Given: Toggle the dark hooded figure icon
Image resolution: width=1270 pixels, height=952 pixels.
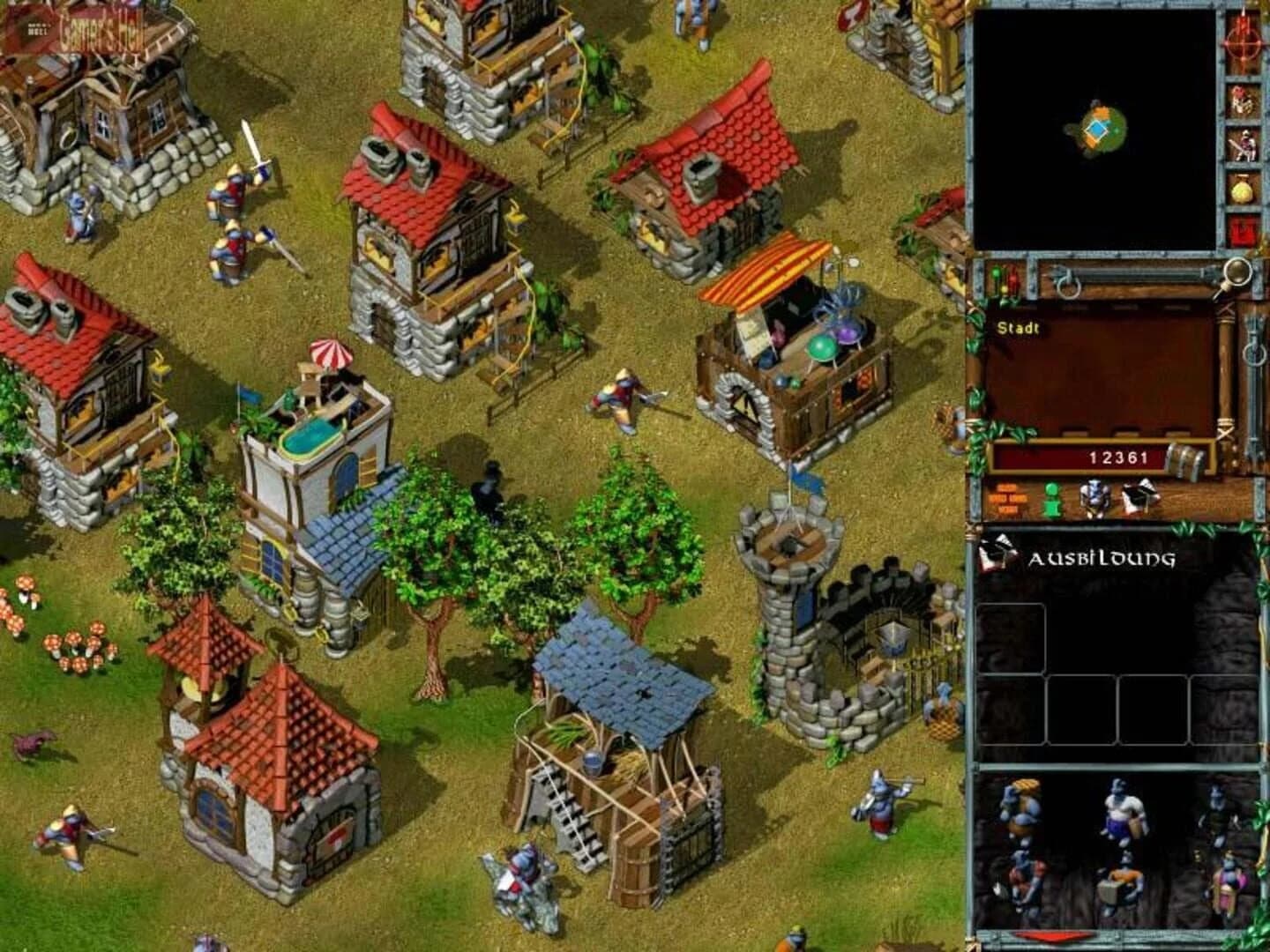Looking at the screenshot, I should [x=1136, y=496].
